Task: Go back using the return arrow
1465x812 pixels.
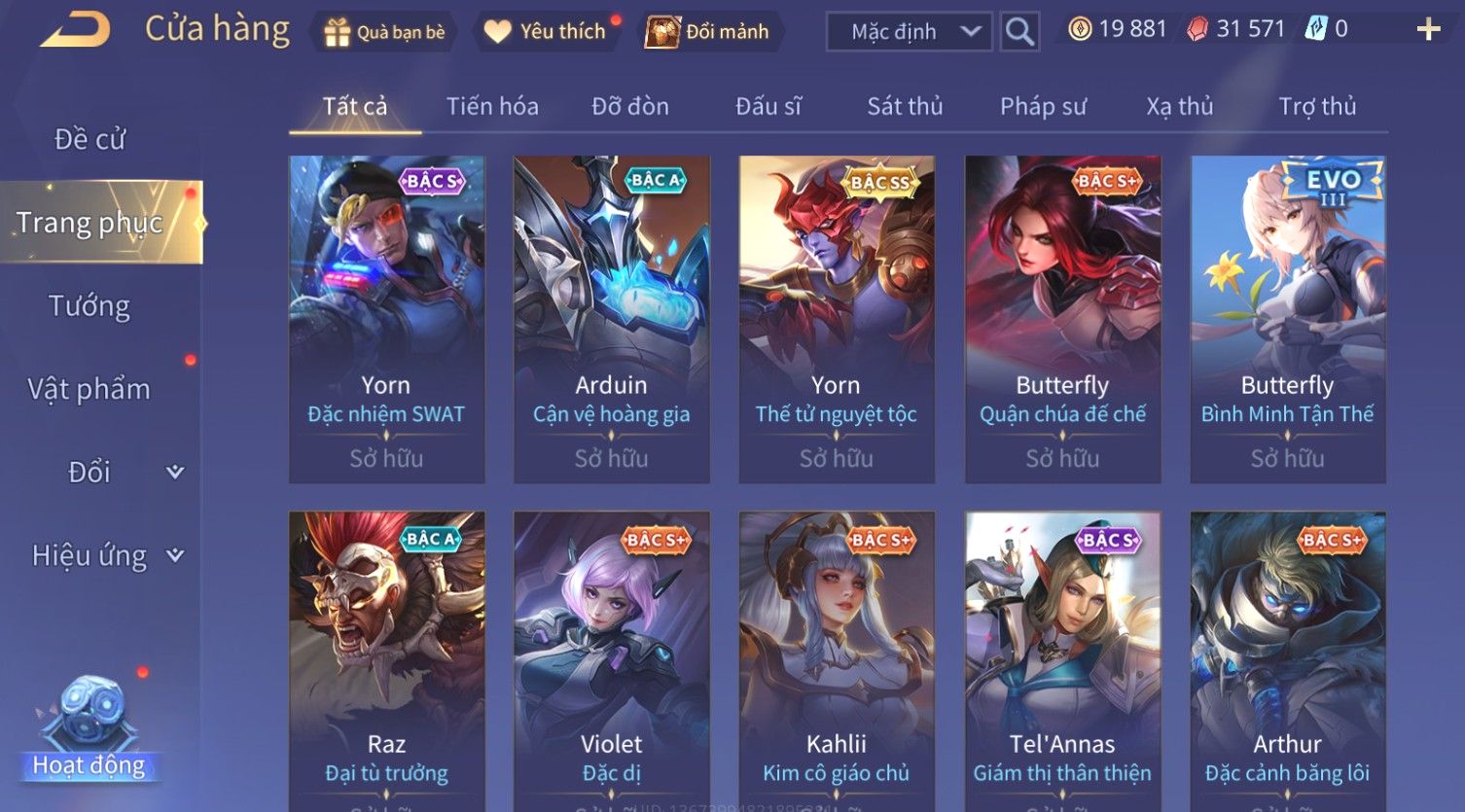Action: click(x=75, y=30)
